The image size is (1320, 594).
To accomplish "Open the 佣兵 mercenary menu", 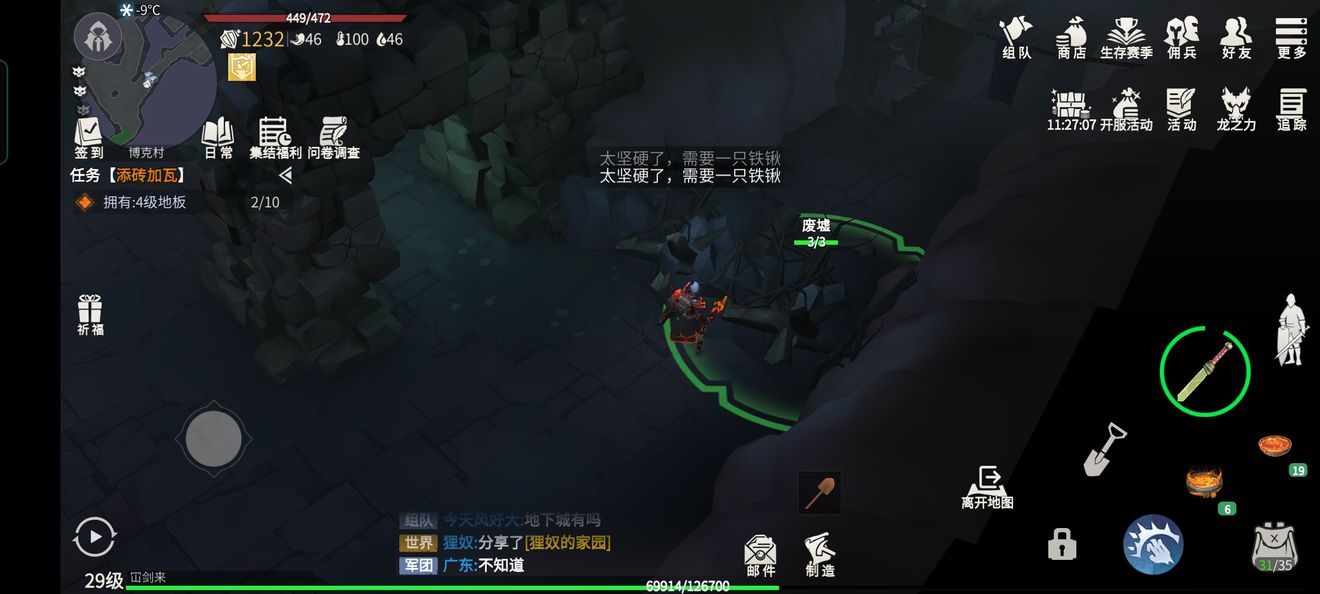I will (x=1182, y=37).
